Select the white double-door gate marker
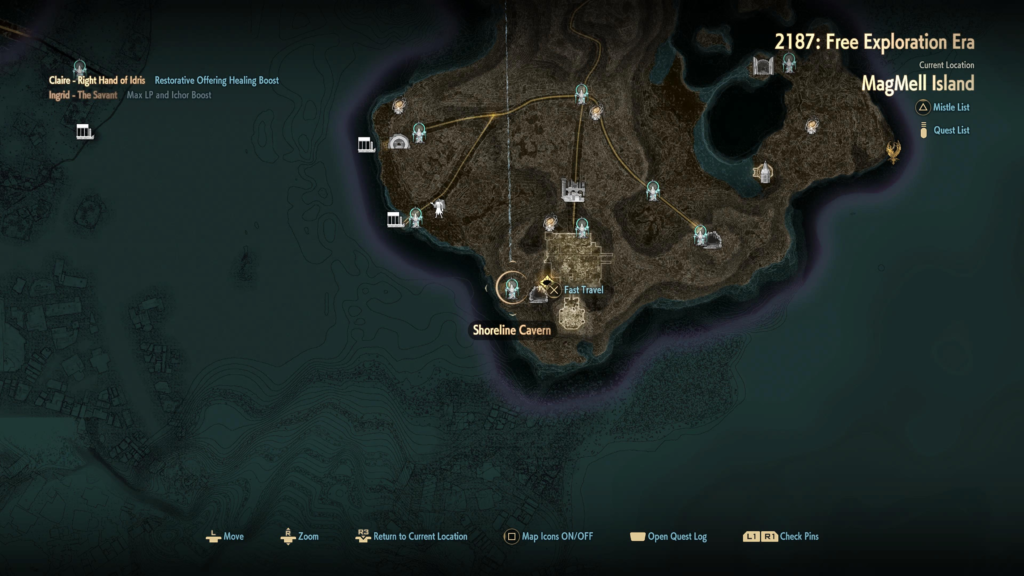This screenshot has height=576, width=1024. (x=764, y=66)
